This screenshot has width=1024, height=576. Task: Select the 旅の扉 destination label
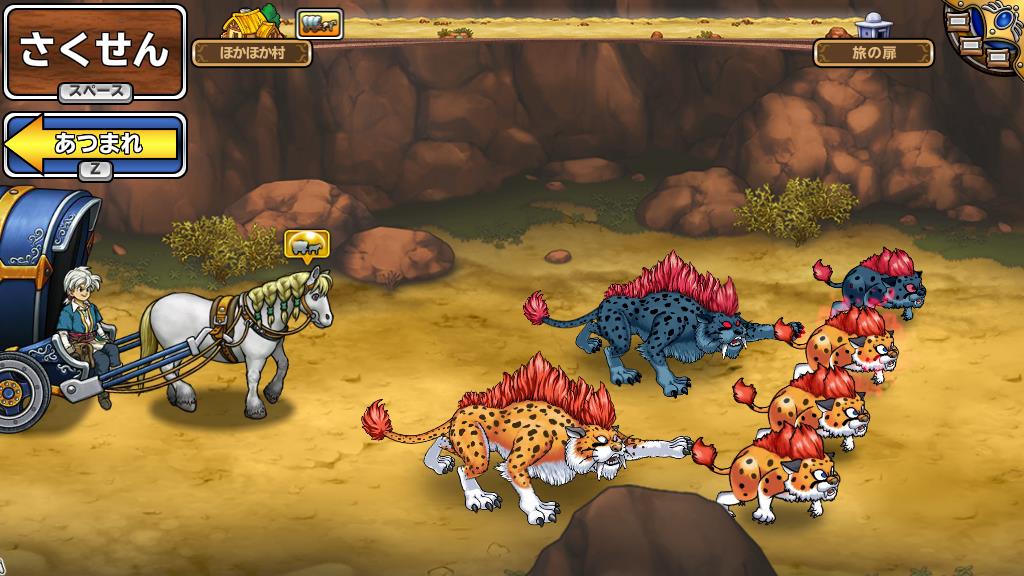point(873,53)
